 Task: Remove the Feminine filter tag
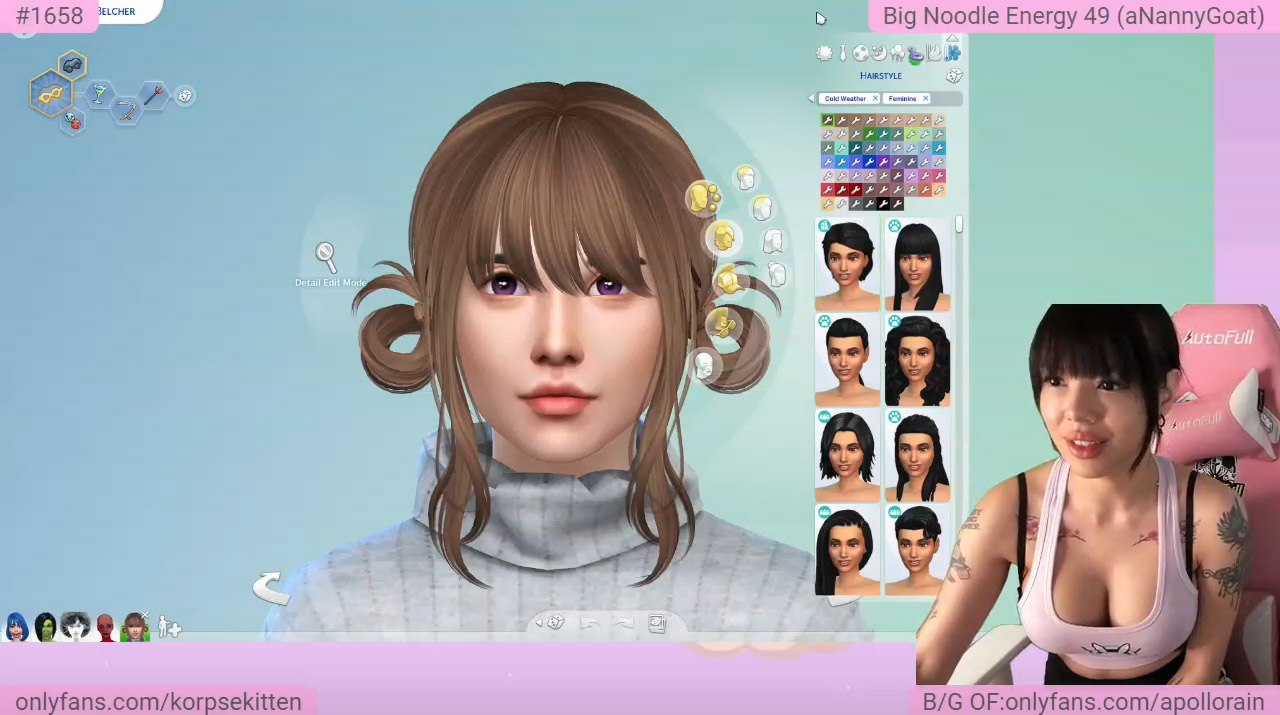pyautogui.click(x=925, y=99)
